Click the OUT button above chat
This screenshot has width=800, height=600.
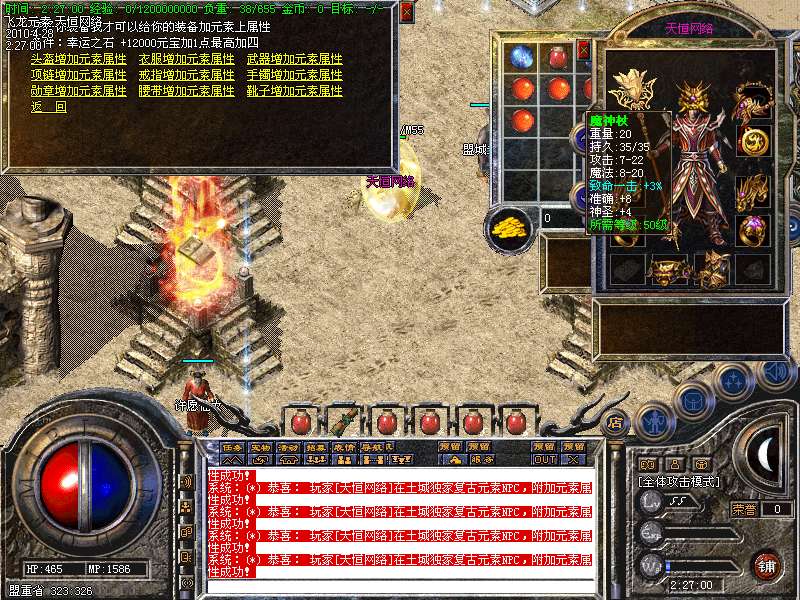coord(545,459)
